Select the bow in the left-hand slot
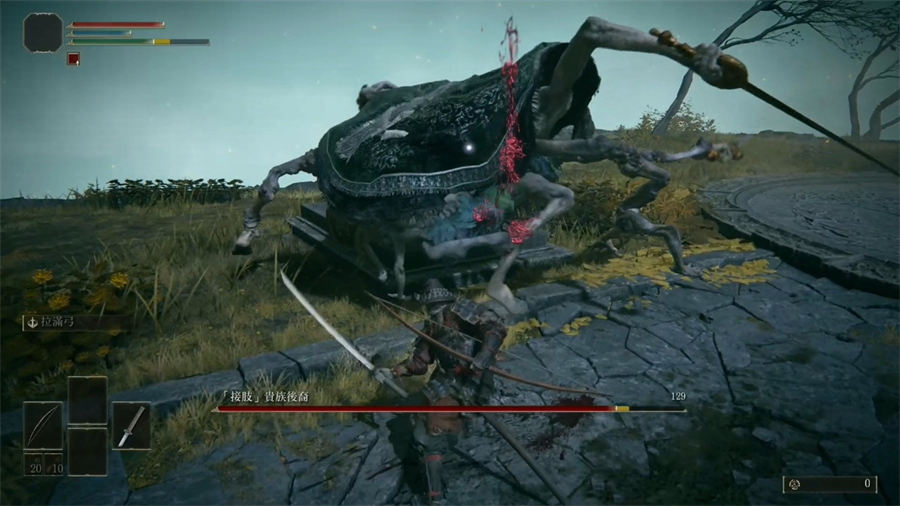Screen dimensions: 900x506 [43, 425]
